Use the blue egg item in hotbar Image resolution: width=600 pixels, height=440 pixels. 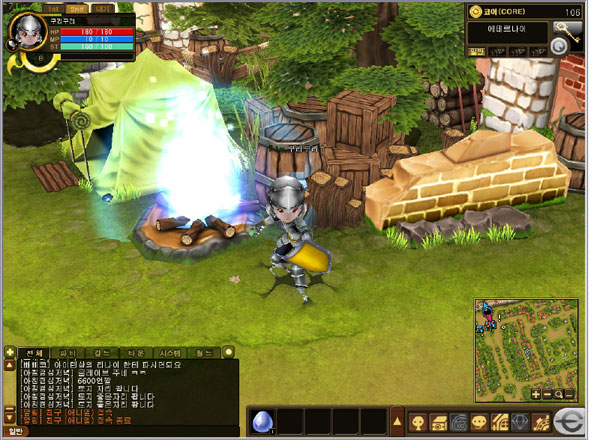click(263, 421)
